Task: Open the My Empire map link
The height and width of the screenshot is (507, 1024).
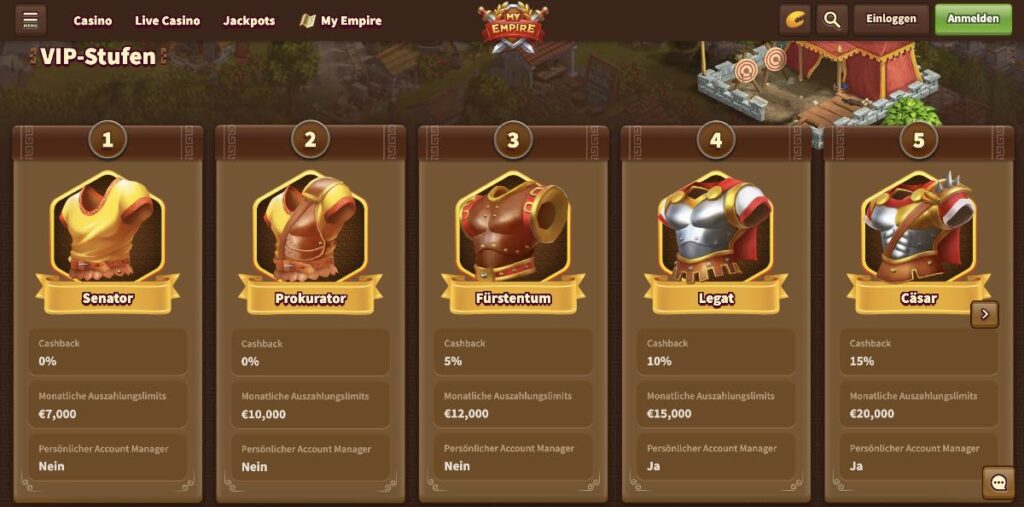Action: click(341, 21)
